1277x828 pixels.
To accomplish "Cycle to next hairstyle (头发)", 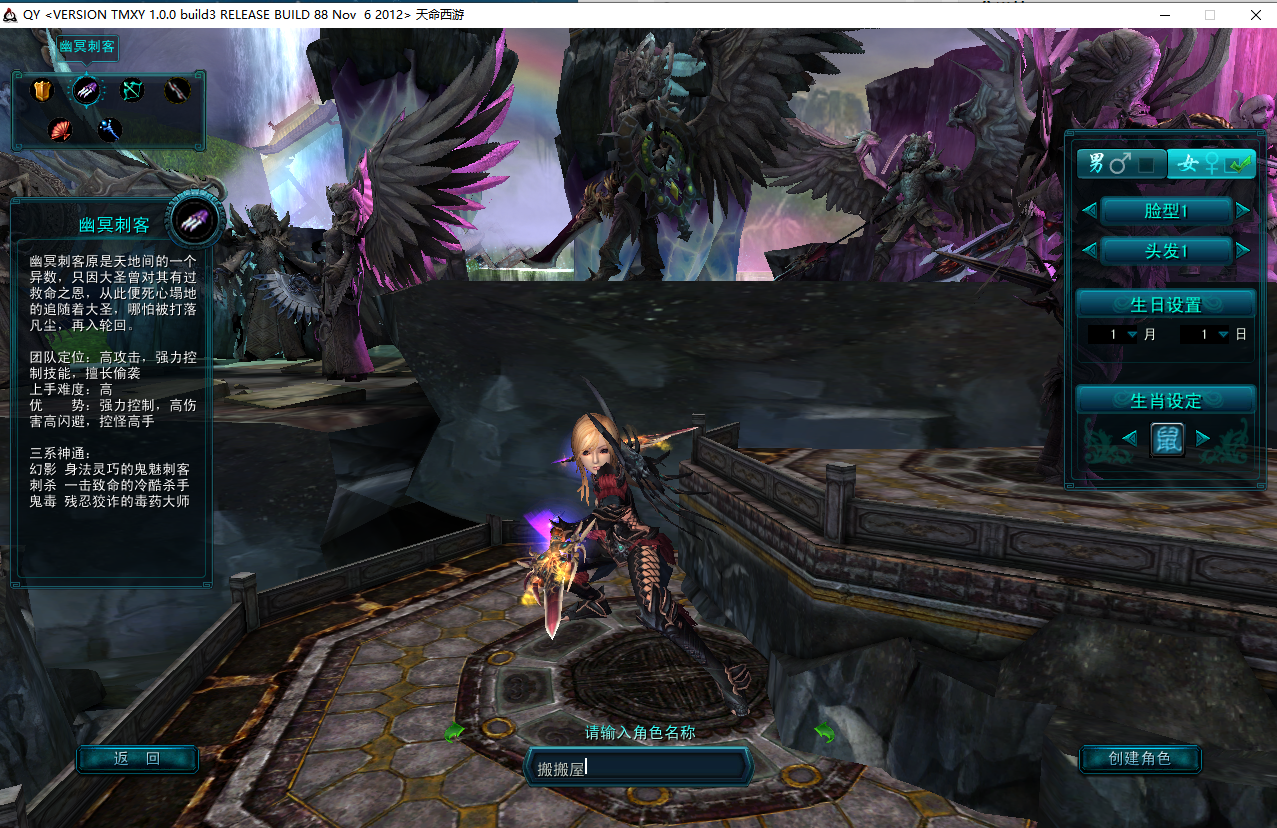I will click(1242, 250).
